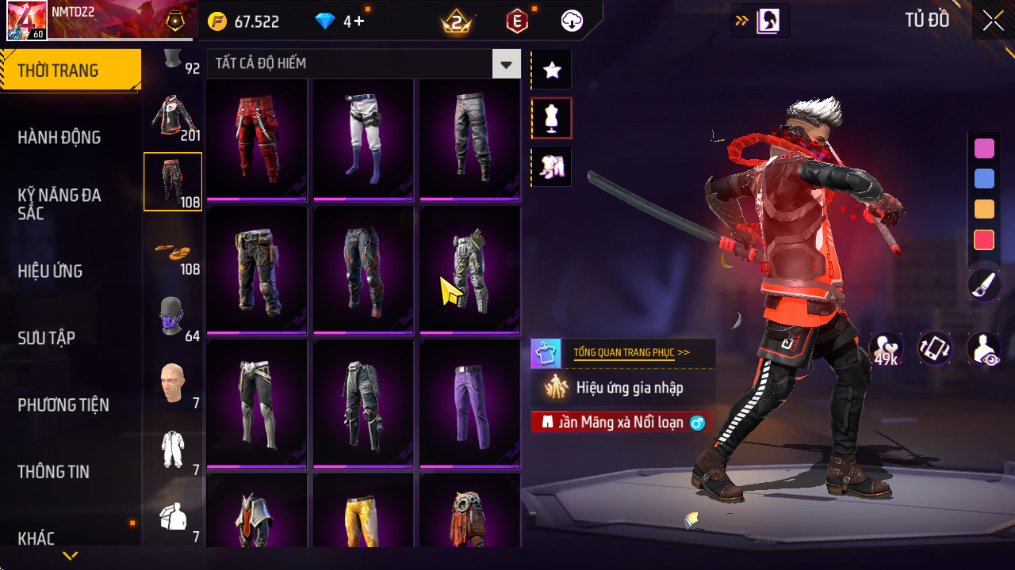Close the wardrobe with the X button
This screenshot has height=570, width=1015.
tap(992, 21)
